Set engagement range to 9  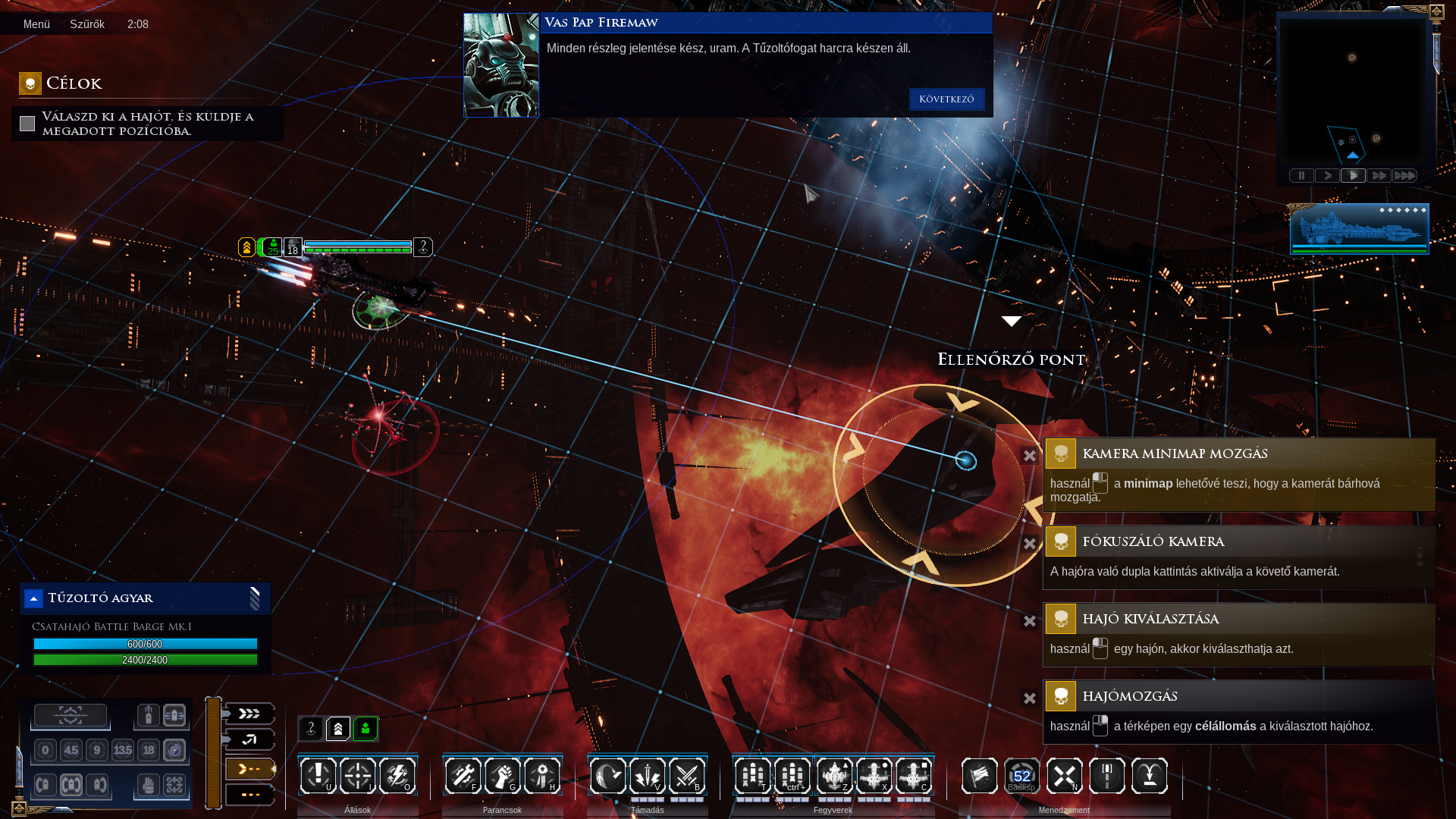96,751
